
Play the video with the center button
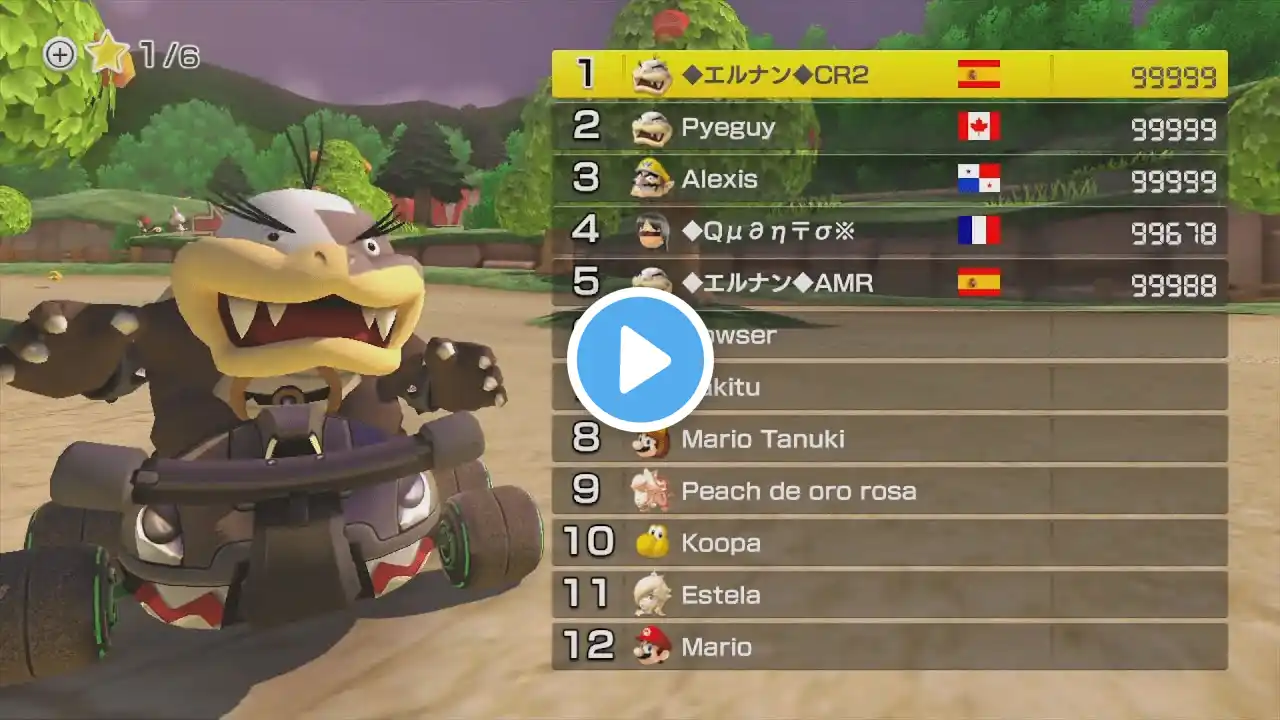[640, 360]
